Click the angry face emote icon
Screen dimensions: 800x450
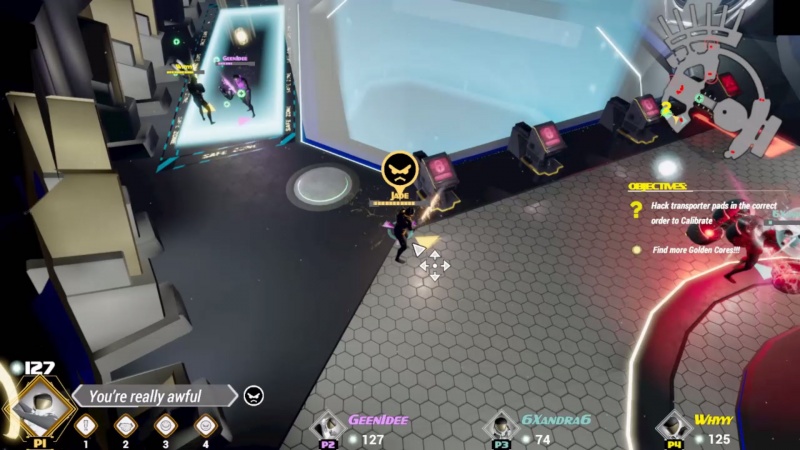click(254, 397)
